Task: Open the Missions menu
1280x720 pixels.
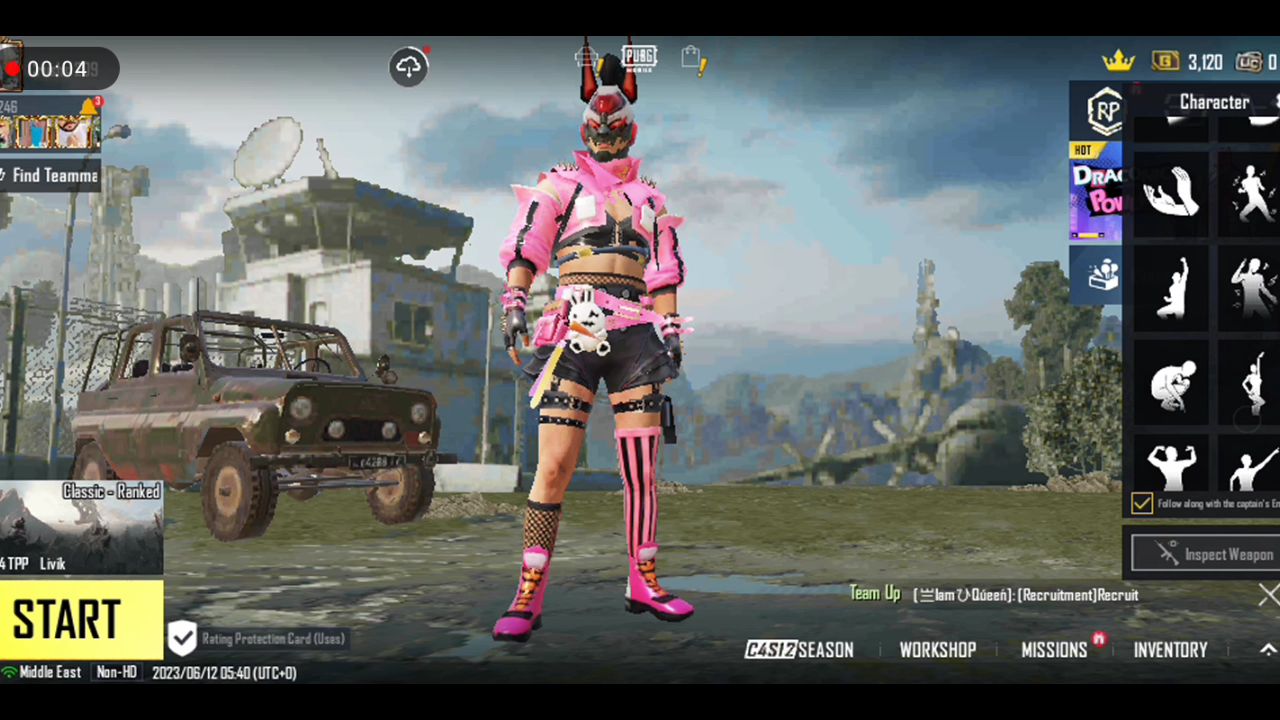Action: click(1054, 650)
